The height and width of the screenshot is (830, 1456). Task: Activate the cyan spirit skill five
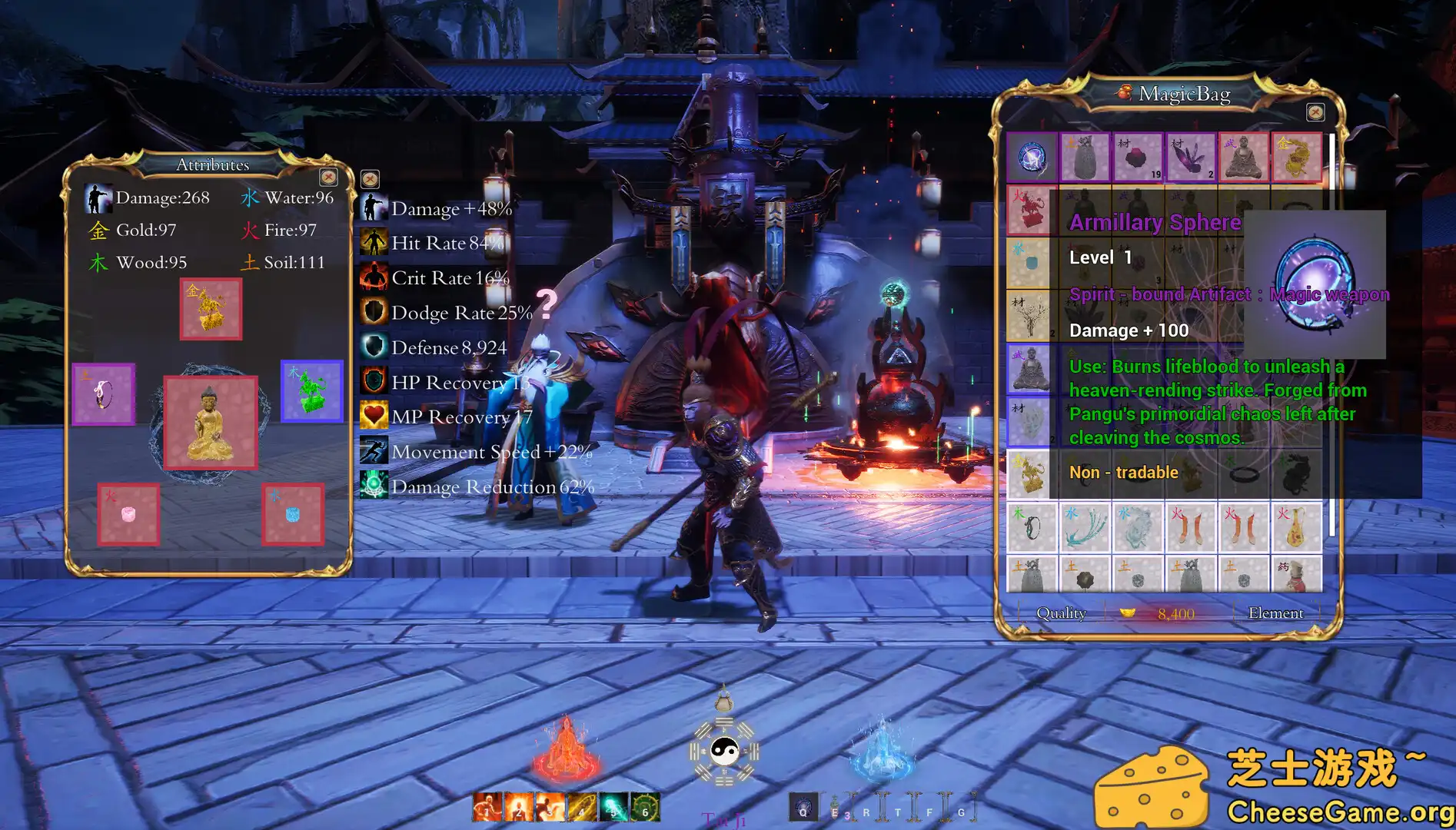[613, 807]
